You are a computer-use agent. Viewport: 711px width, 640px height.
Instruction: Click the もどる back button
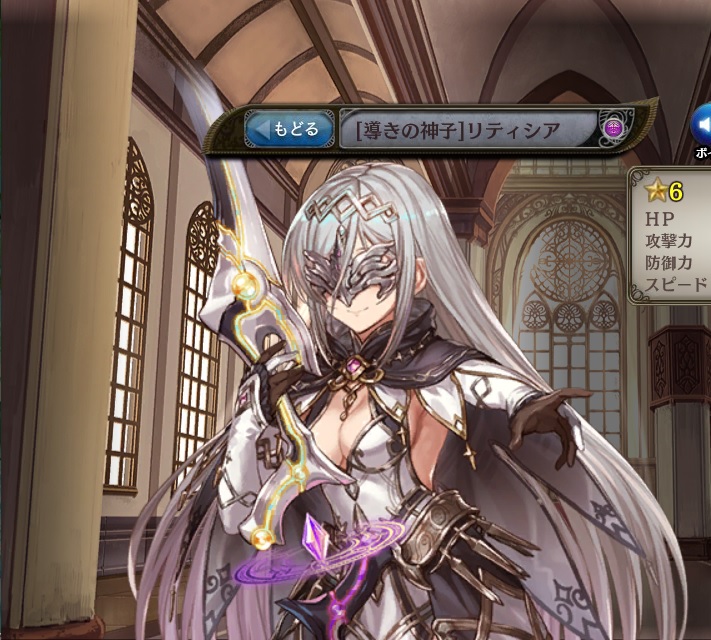click(x=289, y=129)
